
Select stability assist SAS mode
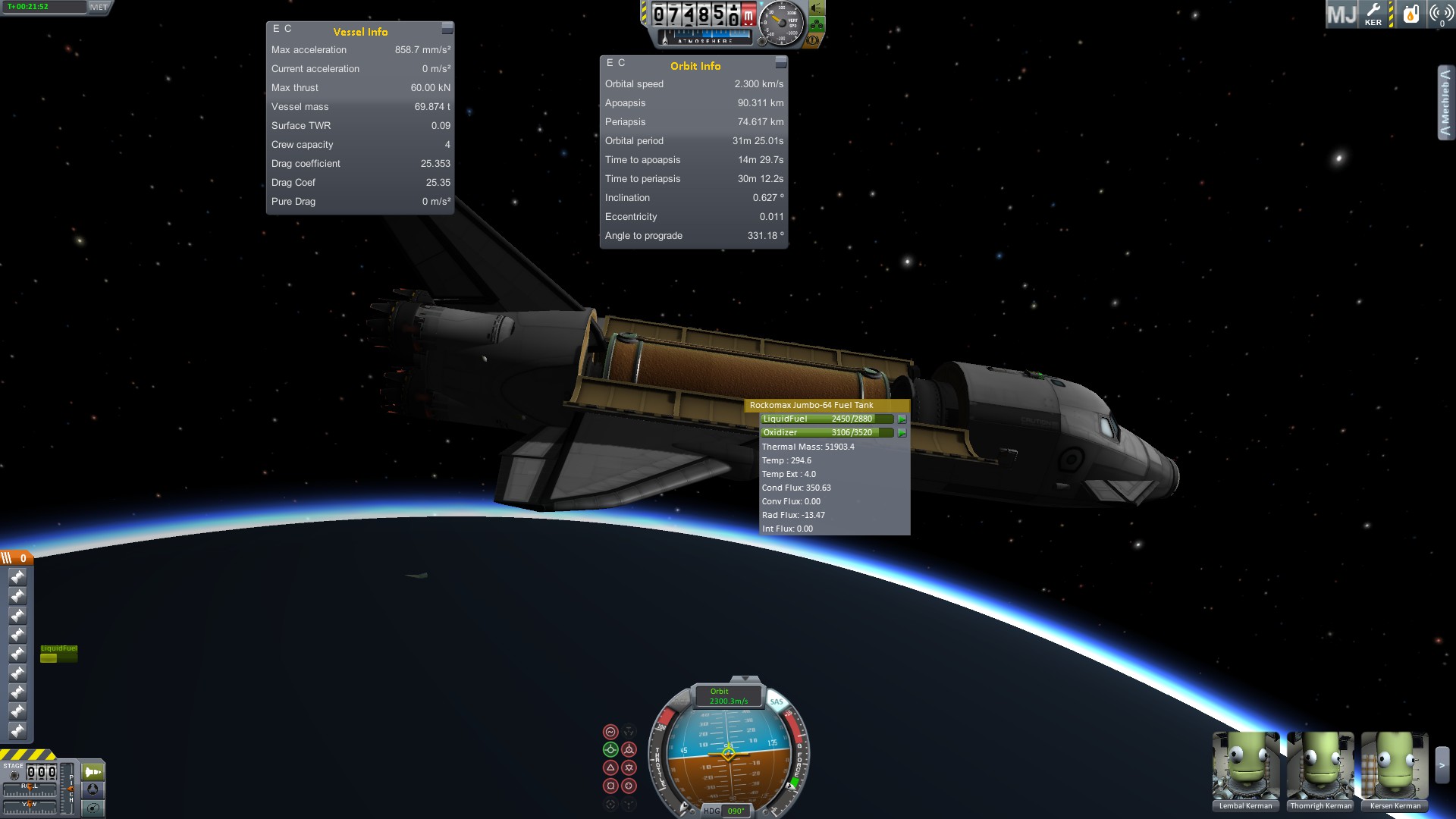(x=610, y=732)
